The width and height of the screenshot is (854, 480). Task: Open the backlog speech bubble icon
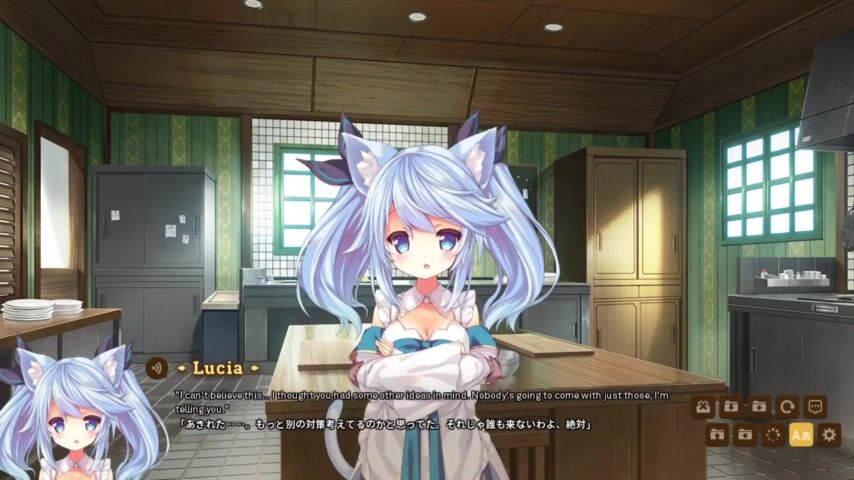pos(815,407)
